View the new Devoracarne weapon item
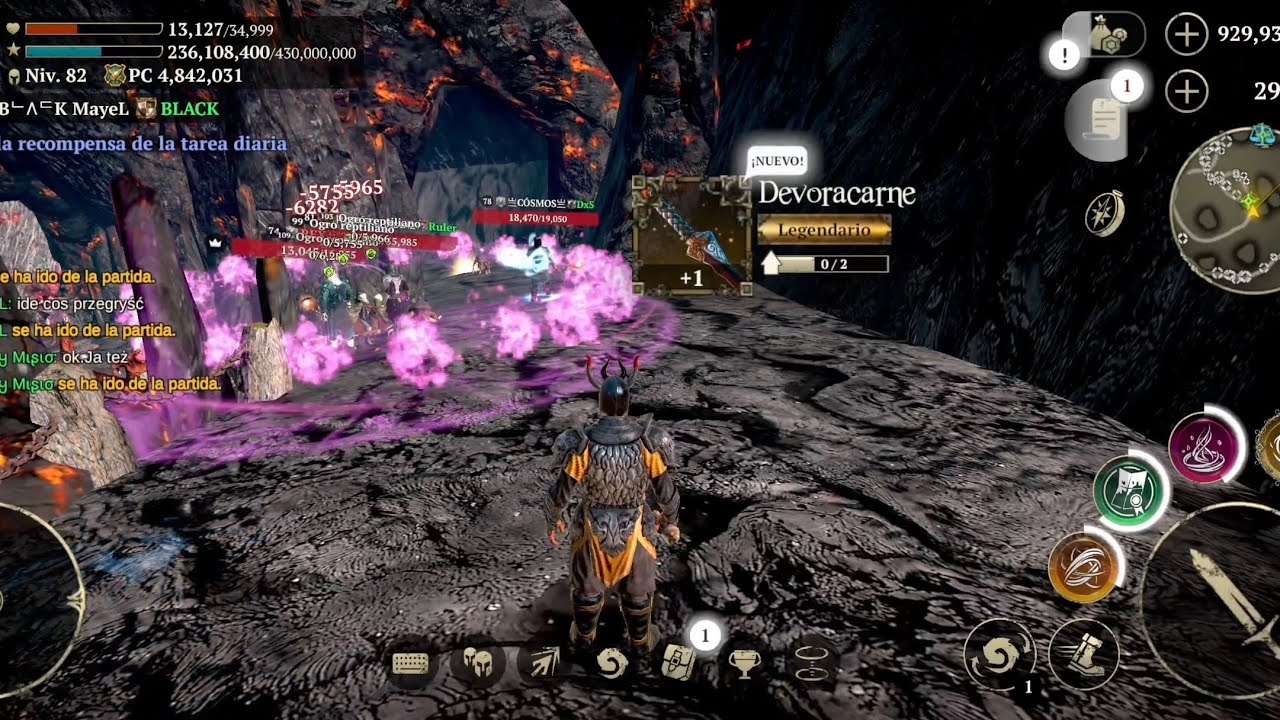 [692, 236]
